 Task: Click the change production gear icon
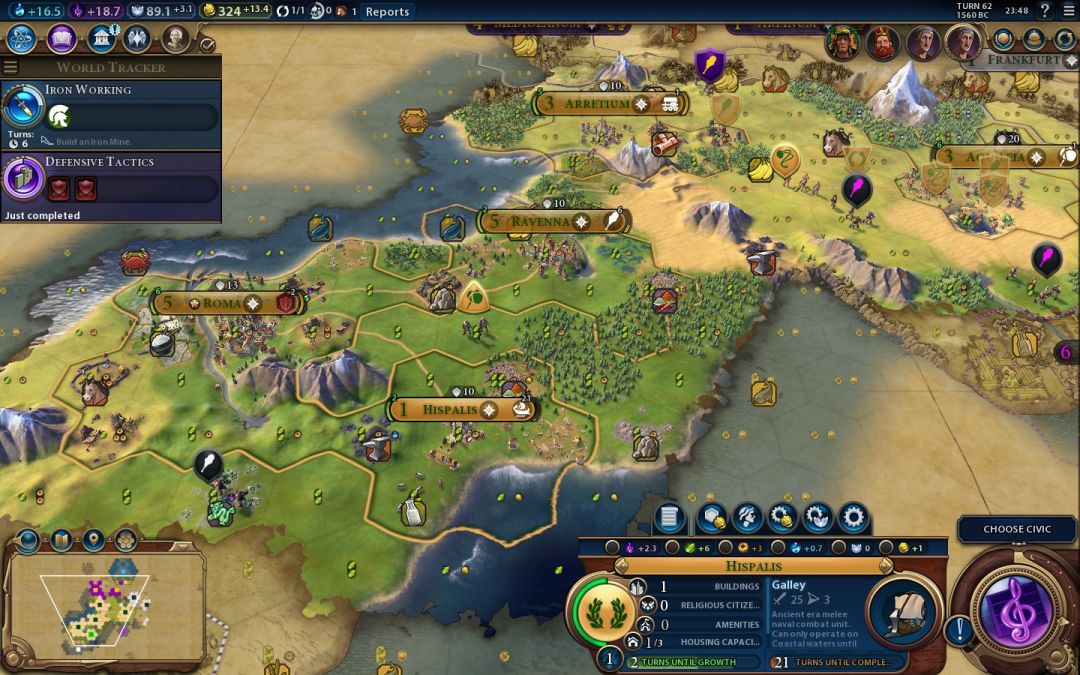click(x=853, y=517)
